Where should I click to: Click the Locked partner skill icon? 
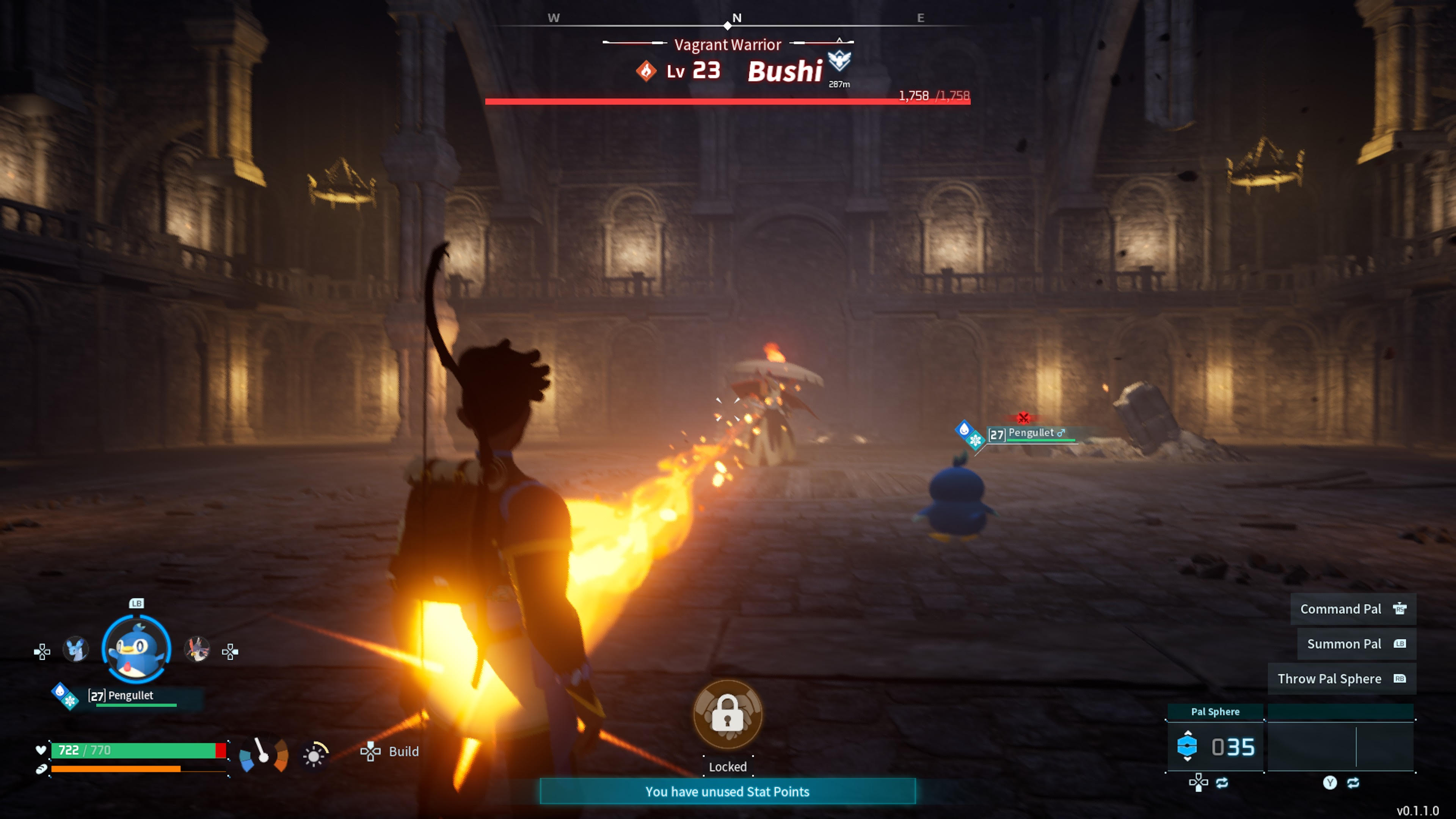728,715
